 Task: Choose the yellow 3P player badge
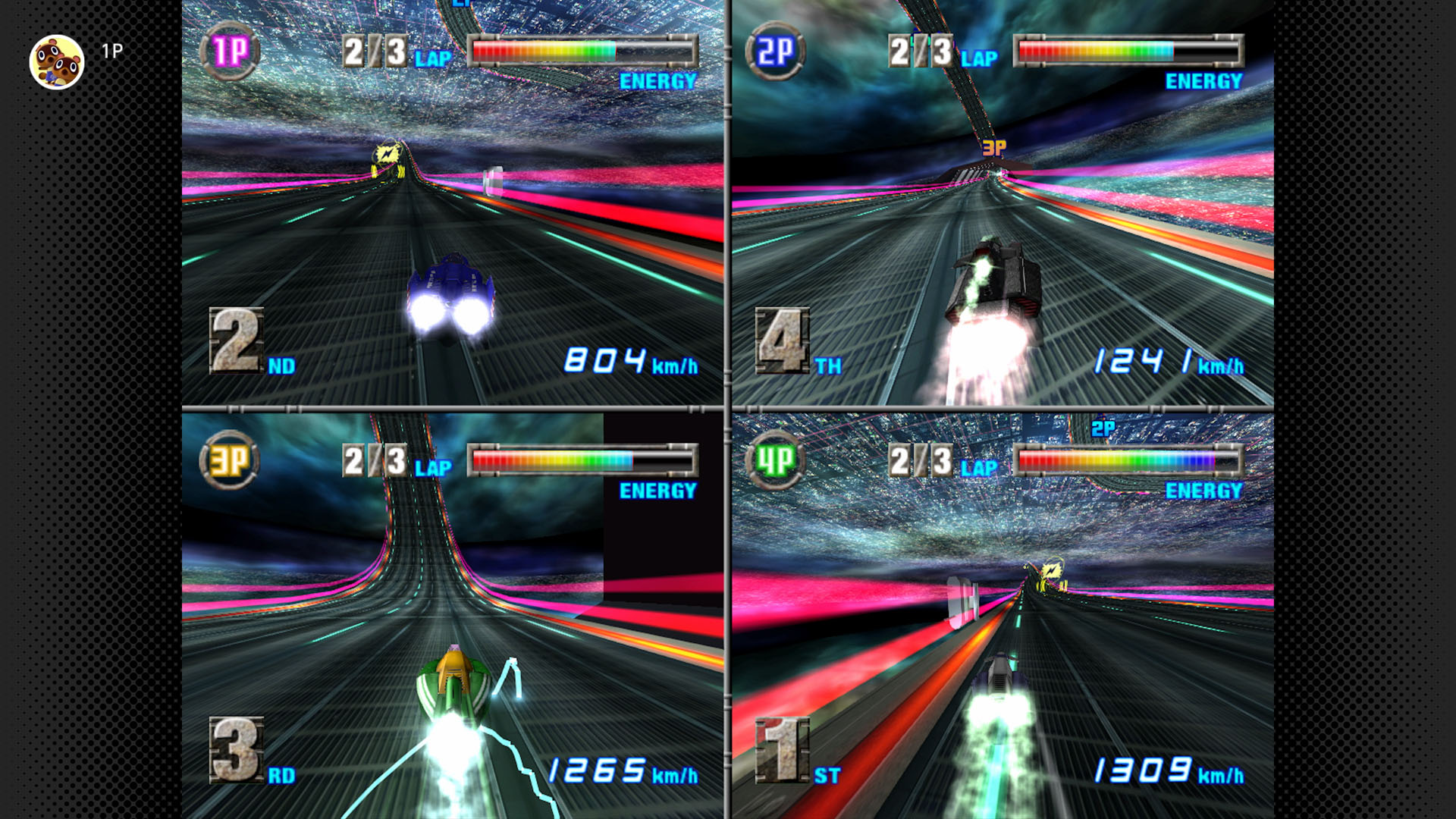[229, 460]
